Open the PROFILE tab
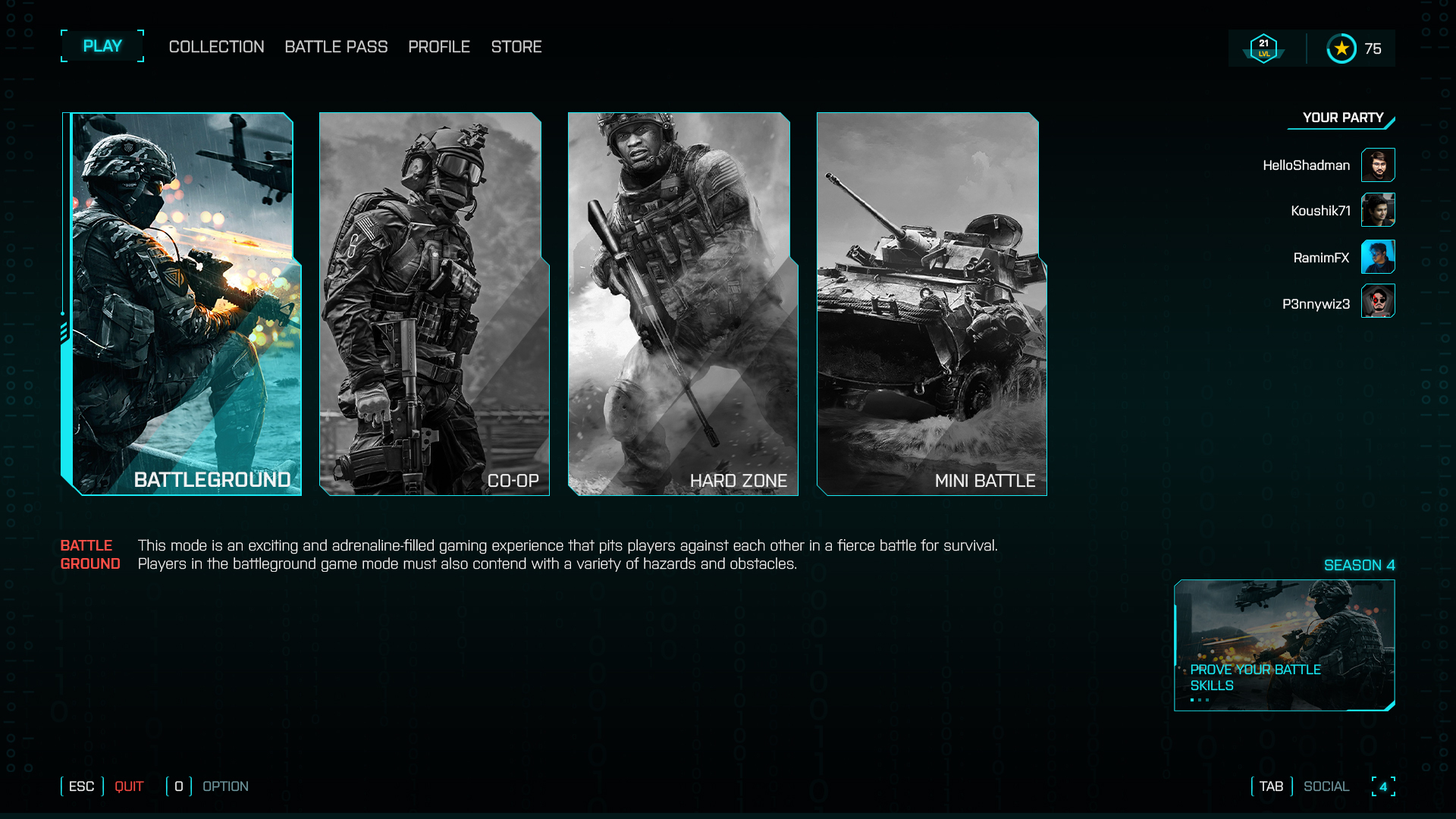 [439, 46]
